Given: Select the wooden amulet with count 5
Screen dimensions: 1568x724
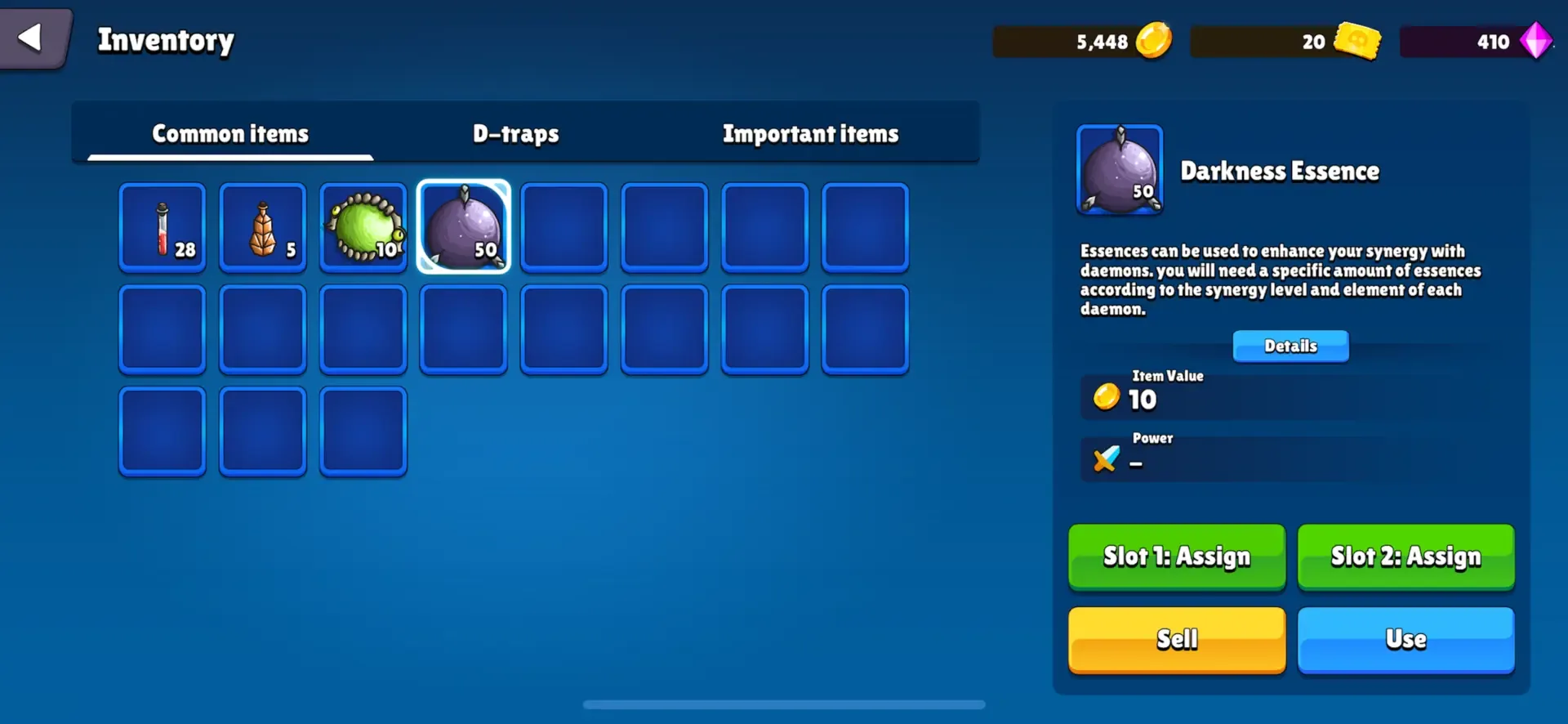Looking at the screenshot, I should [x=262, y=227].
